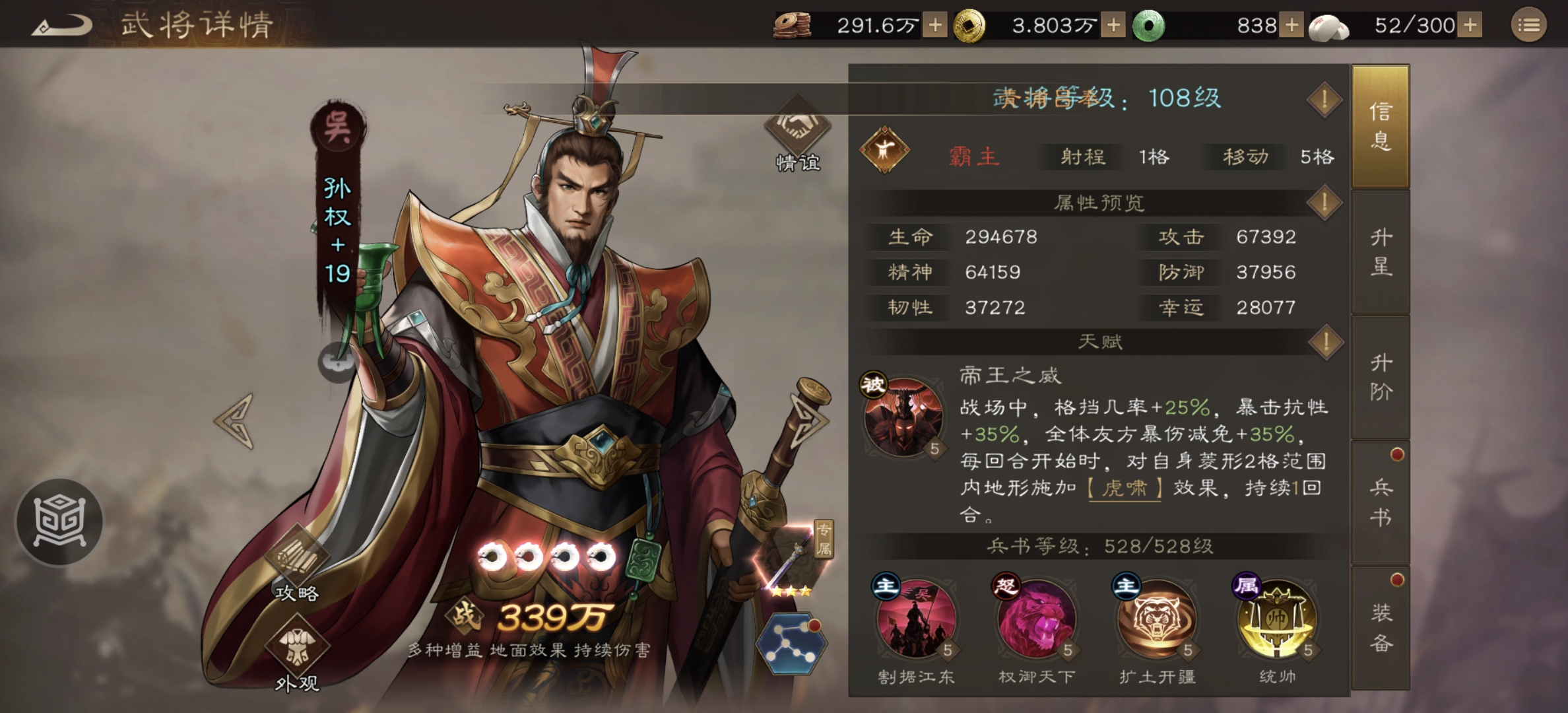Screen dimensions: 1568x713
Task: Open the list menu in top right corner
Action: point(1530,25)
